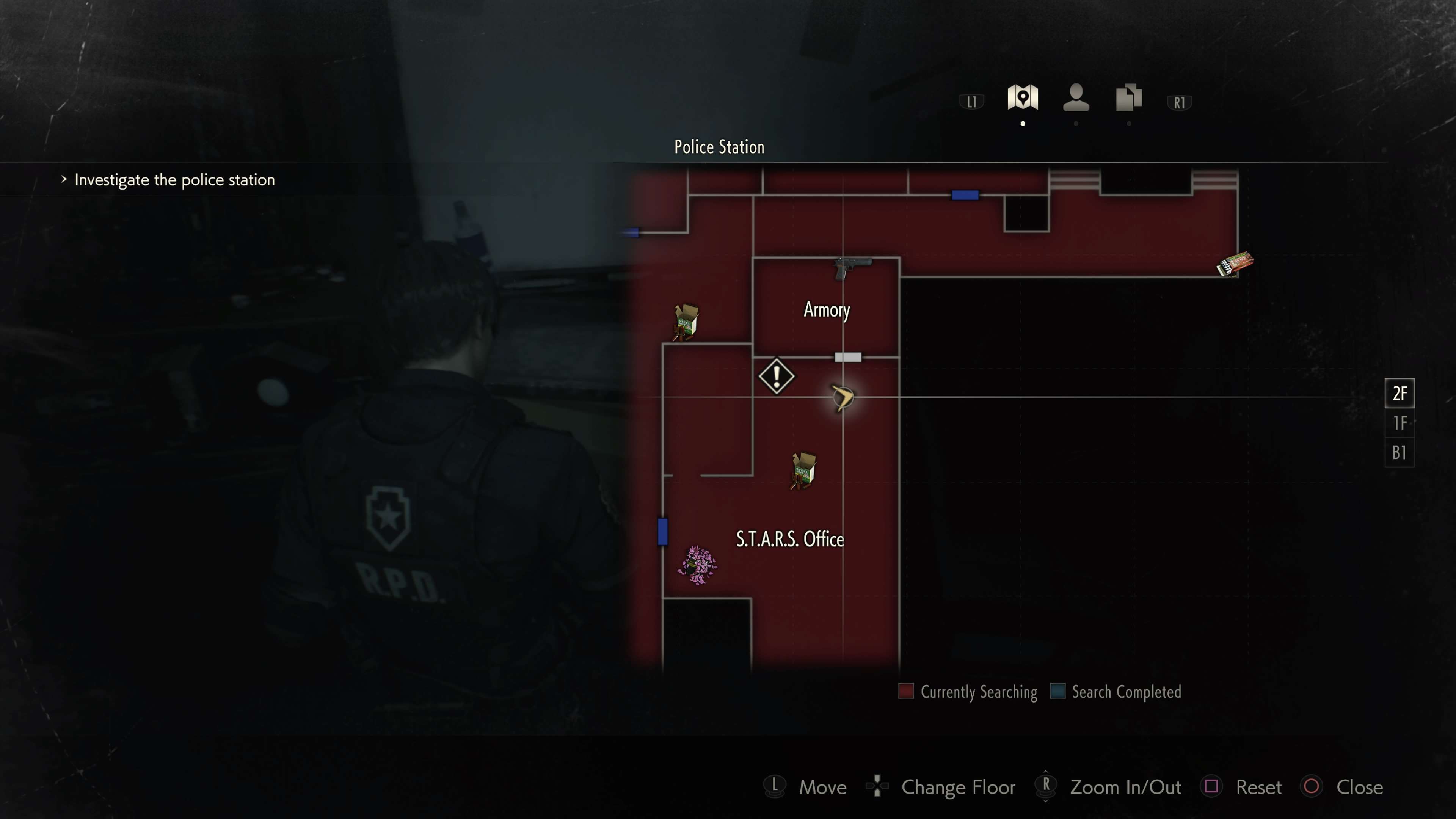Select the S.T.A.R.S. Office room label
Screen dimensions: 1456x819
[789, 539]
